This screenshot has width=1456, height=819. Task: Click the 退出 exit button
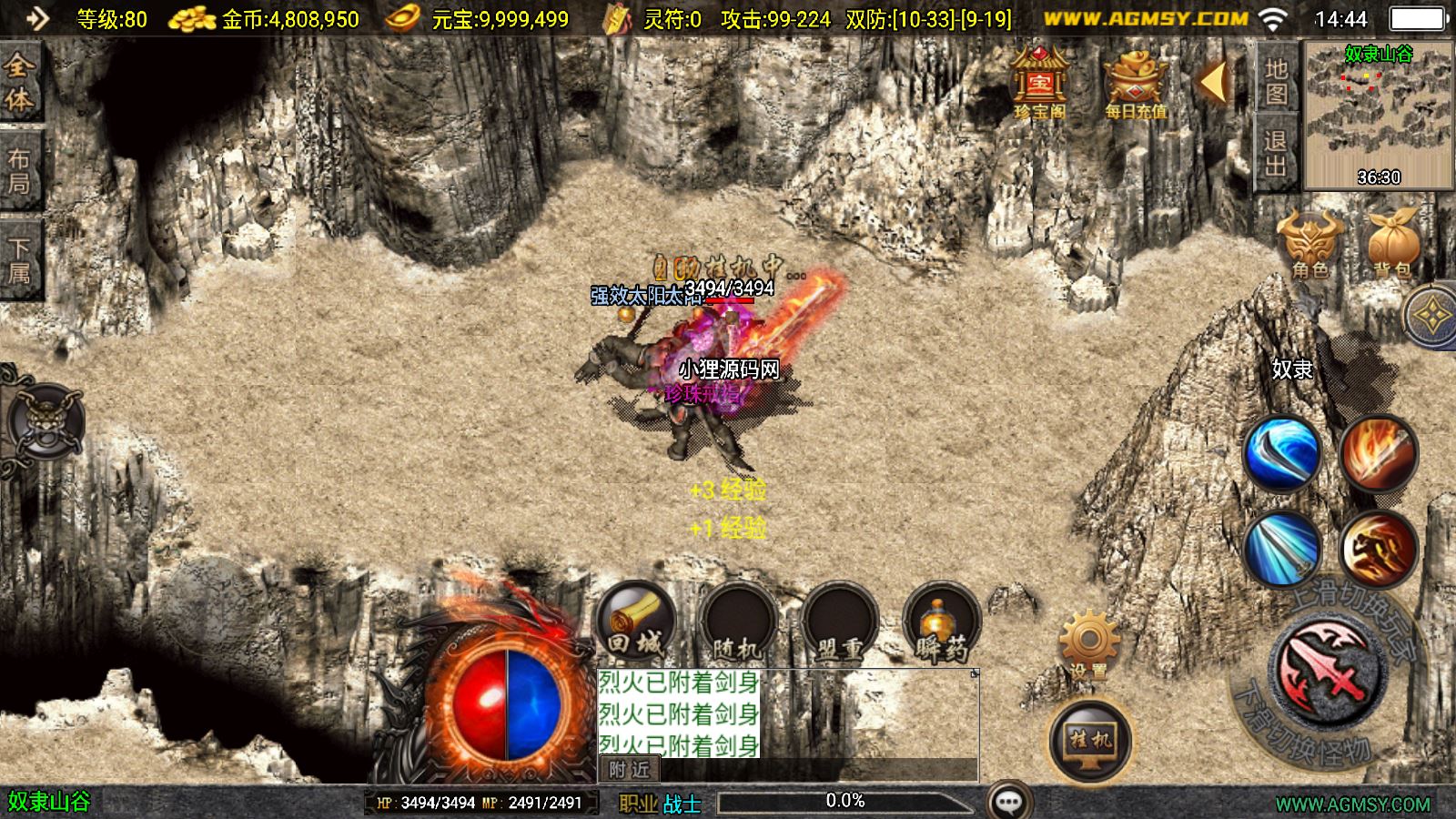(x=1276, y=152)
